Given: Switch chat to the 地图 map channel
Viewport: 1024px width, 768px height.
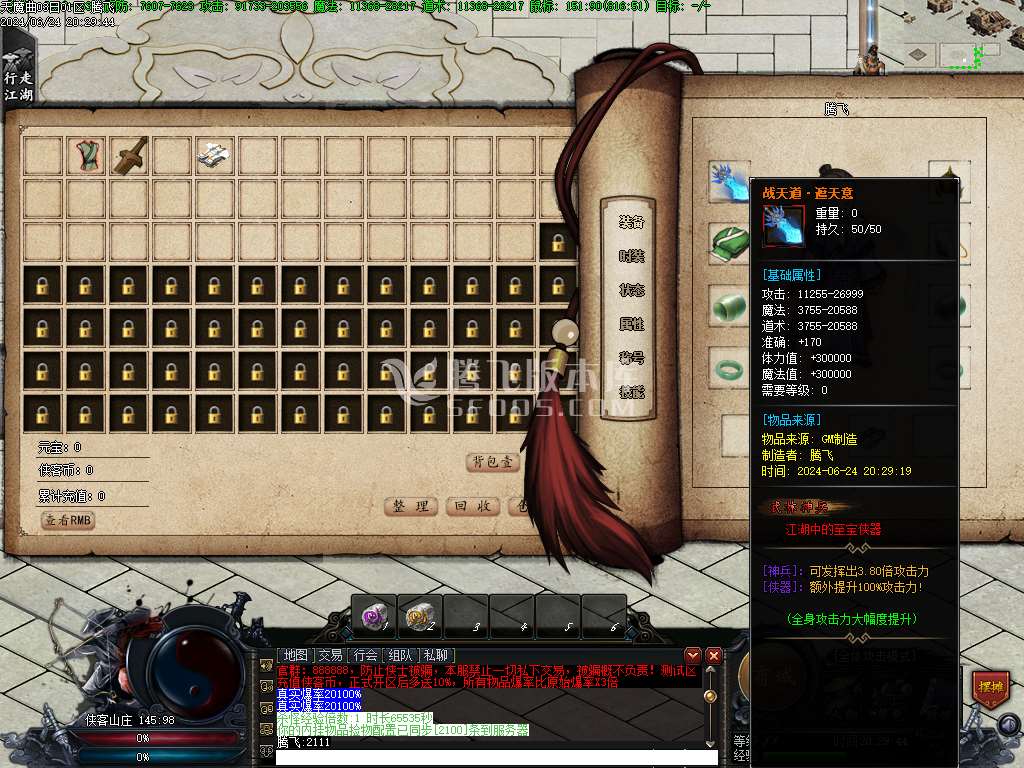Looking at the screenshot, I should pos(295,655).
